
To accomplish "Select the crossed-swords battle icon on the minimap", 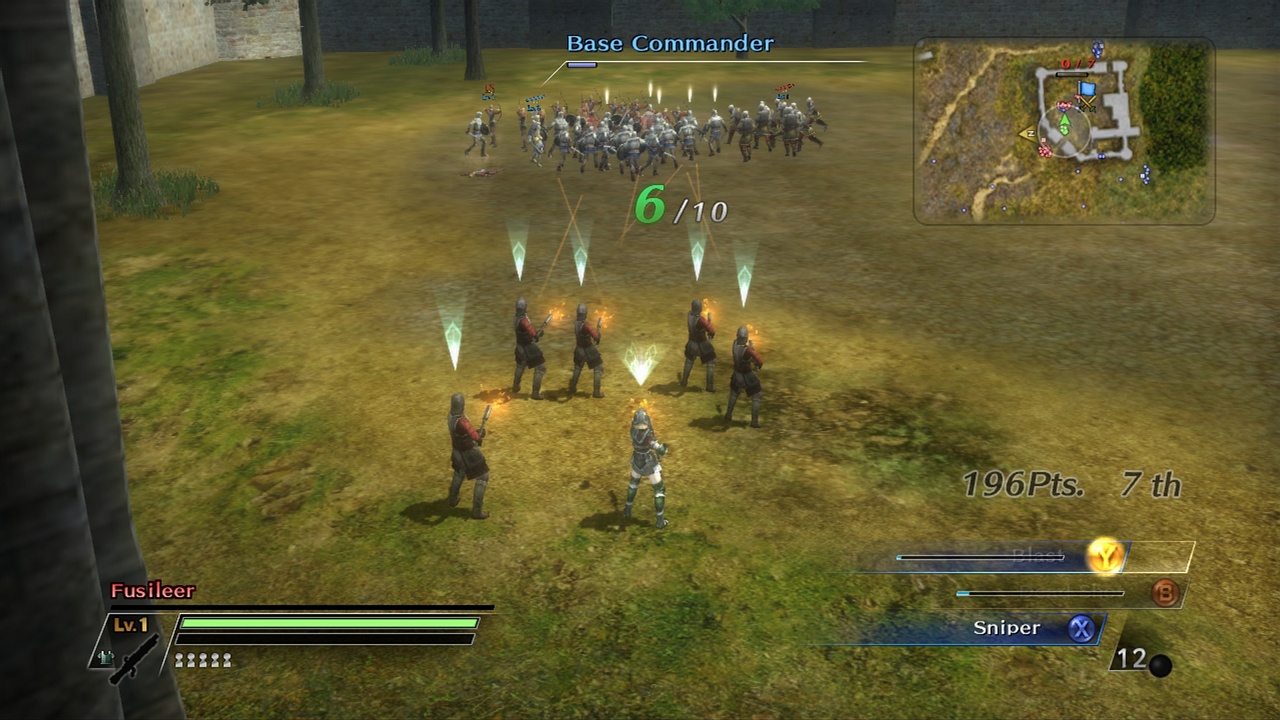I will pyautogui.click(x=1088, y=105).
